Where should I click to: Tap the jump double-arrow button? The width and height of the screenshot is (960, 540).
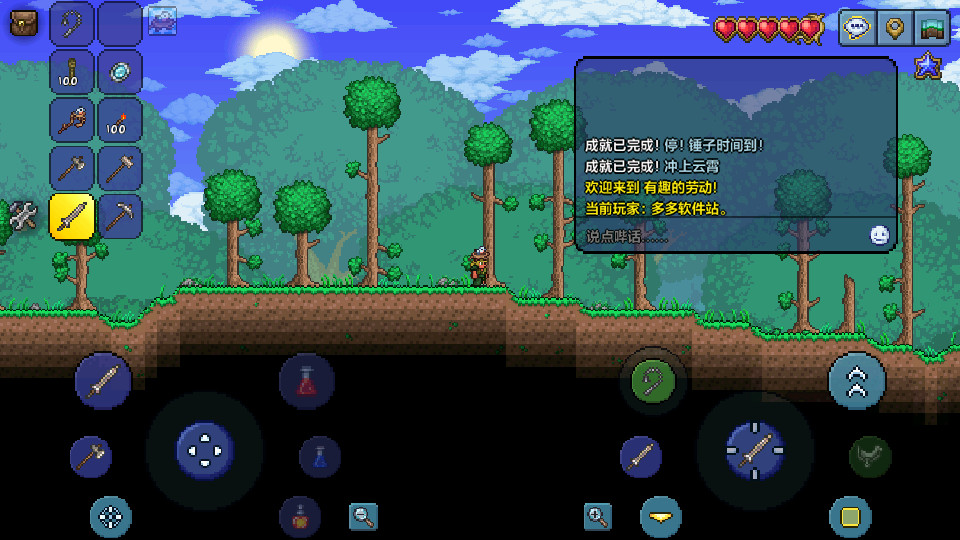857,381
